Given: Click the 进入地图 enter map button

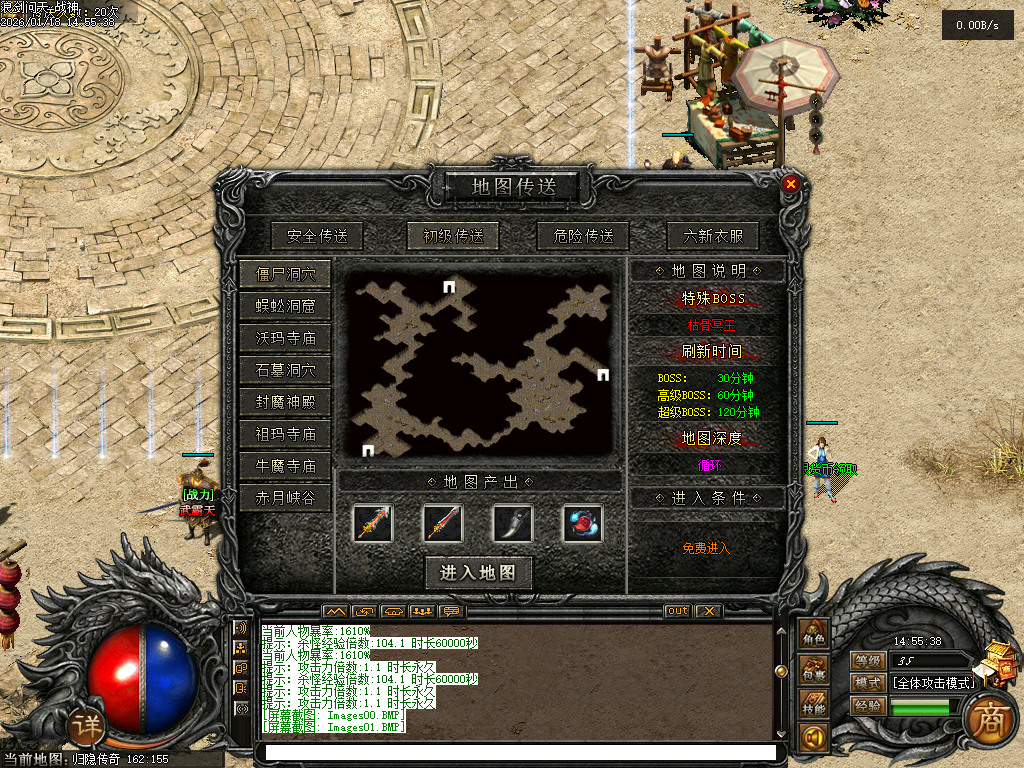Looking at the screenshot, I should (x=478, y=572).
